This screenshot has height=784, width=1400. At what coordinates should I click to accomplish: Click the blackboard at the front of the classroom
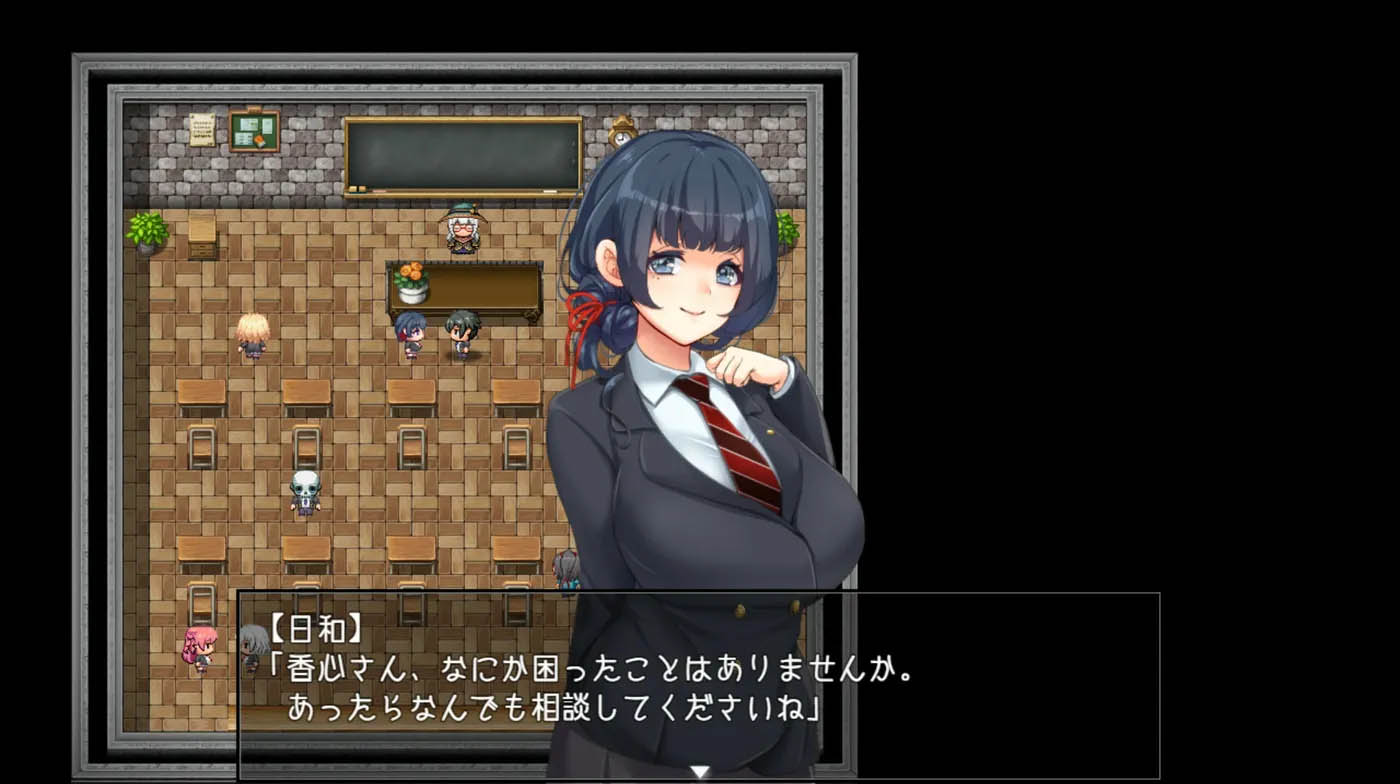(x=463, y=152)
